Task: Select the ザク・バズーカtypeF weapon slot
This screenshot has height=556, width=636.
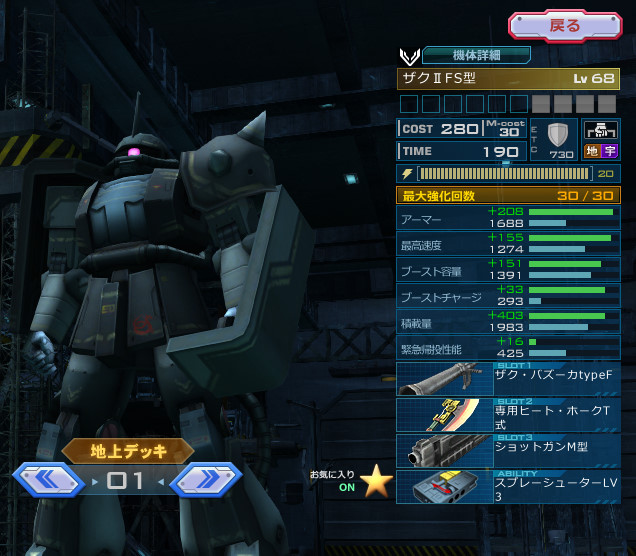Action: (x=508, y=379)
